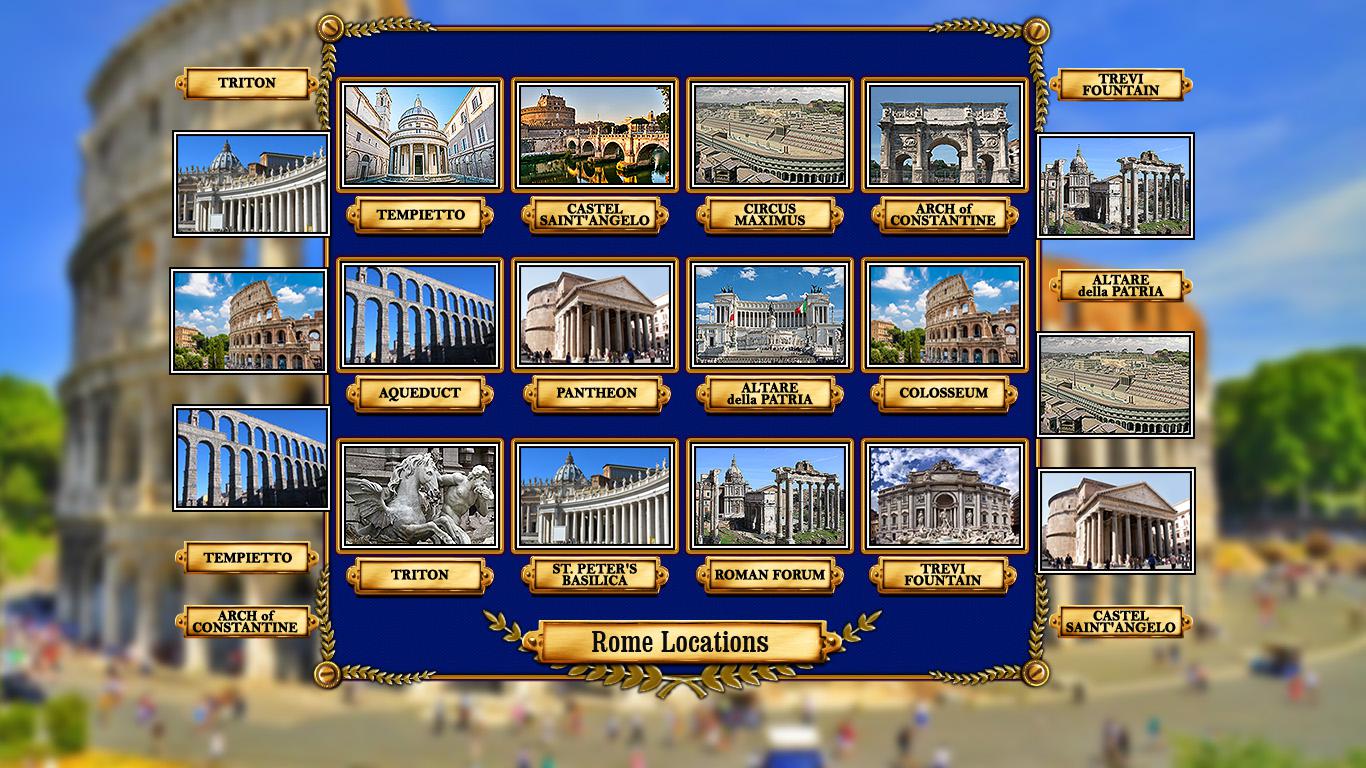
Task: Click the Castel Sant'Angelo bridge photo
Action: [x=594, y=135]
